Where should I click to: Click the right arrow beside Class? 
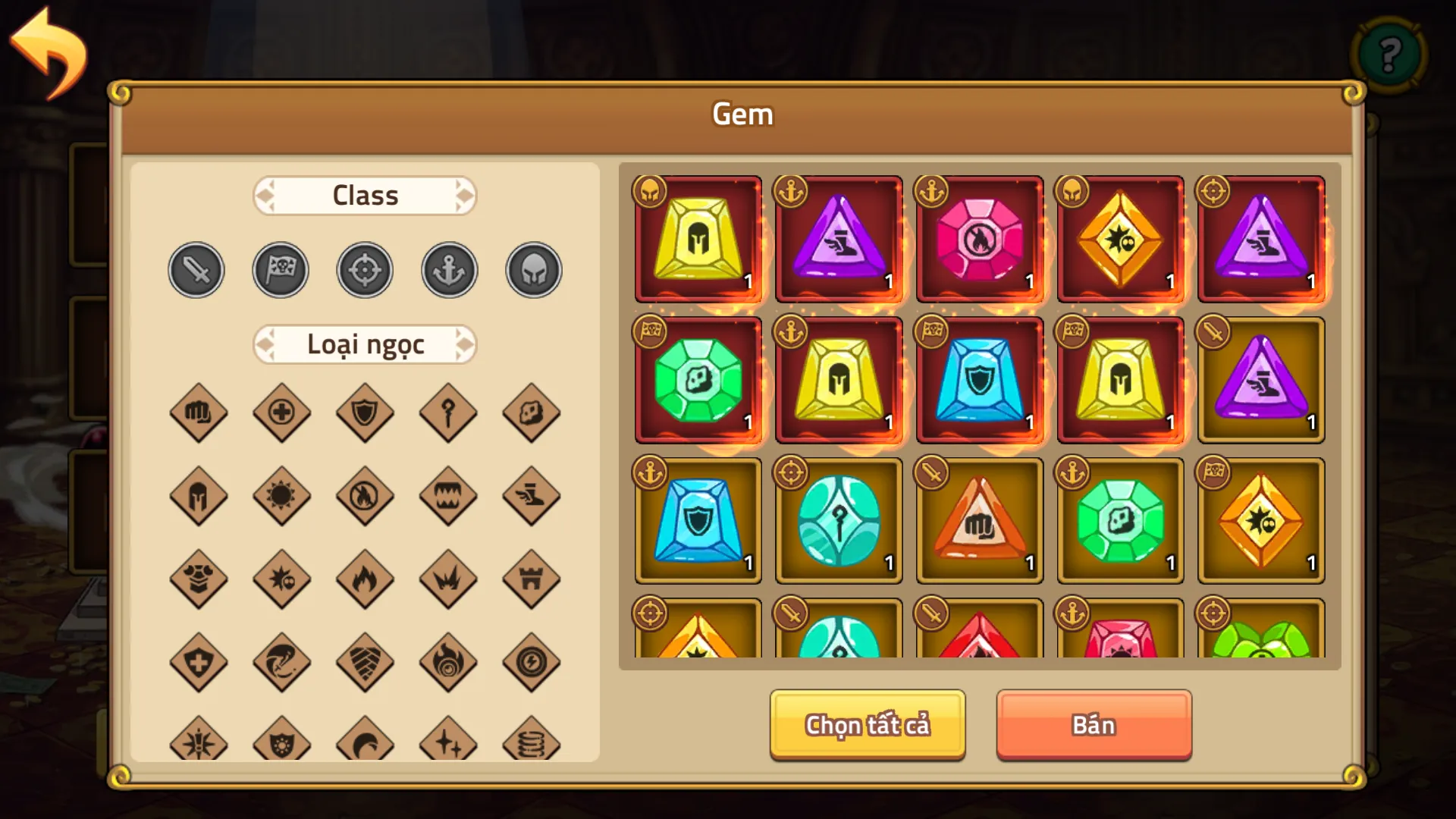click(464, 195)
